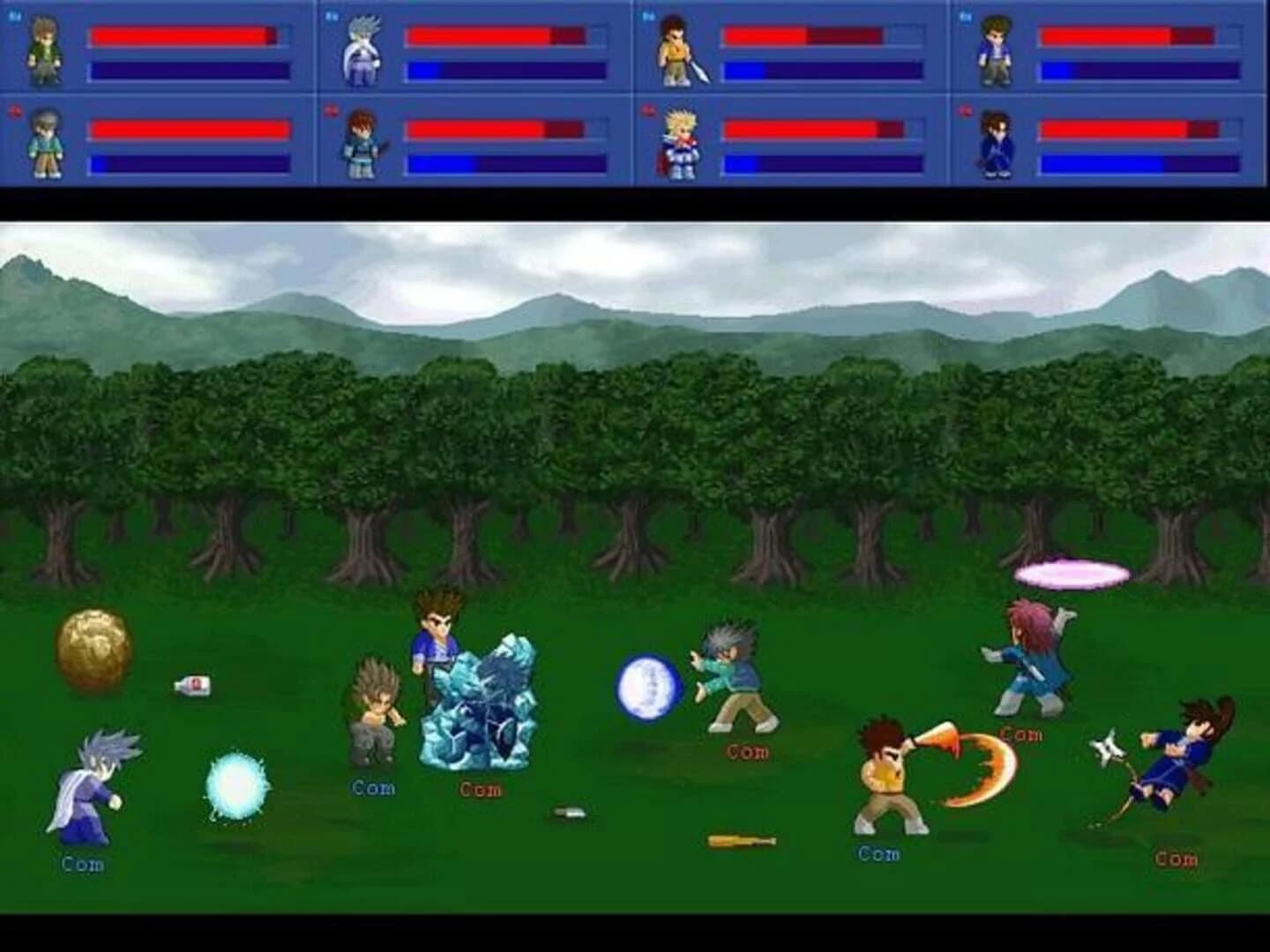Click the red health bar of the top-left fighter
1270x952 pixels.
click(x=181, y=35)
